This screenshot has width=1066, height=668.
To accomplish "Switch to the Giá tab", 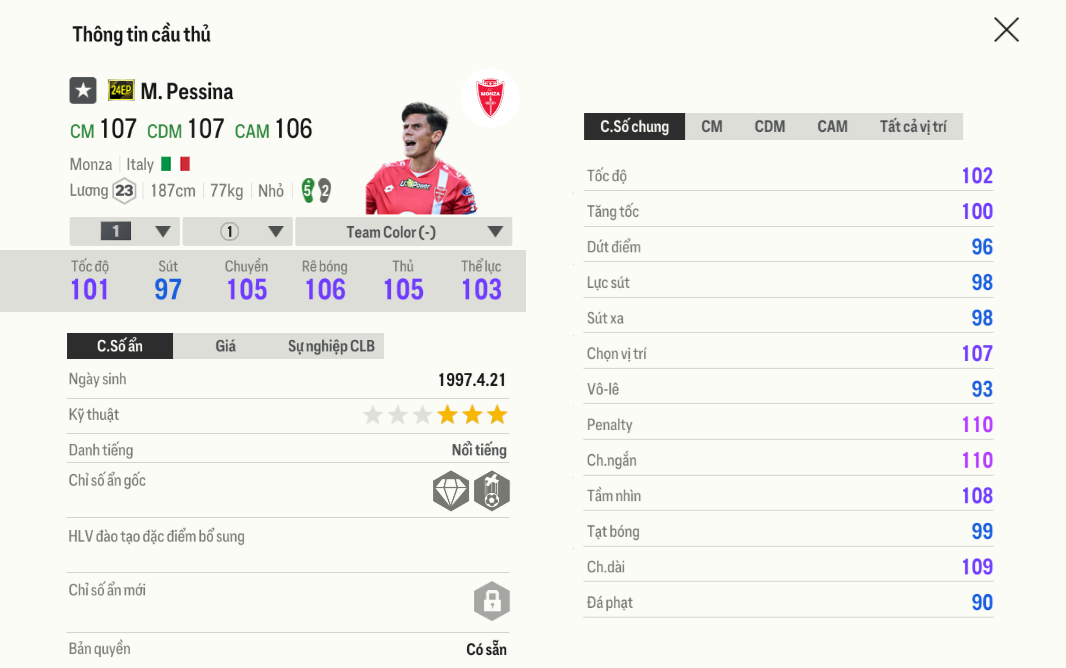I will click(226, 346).
